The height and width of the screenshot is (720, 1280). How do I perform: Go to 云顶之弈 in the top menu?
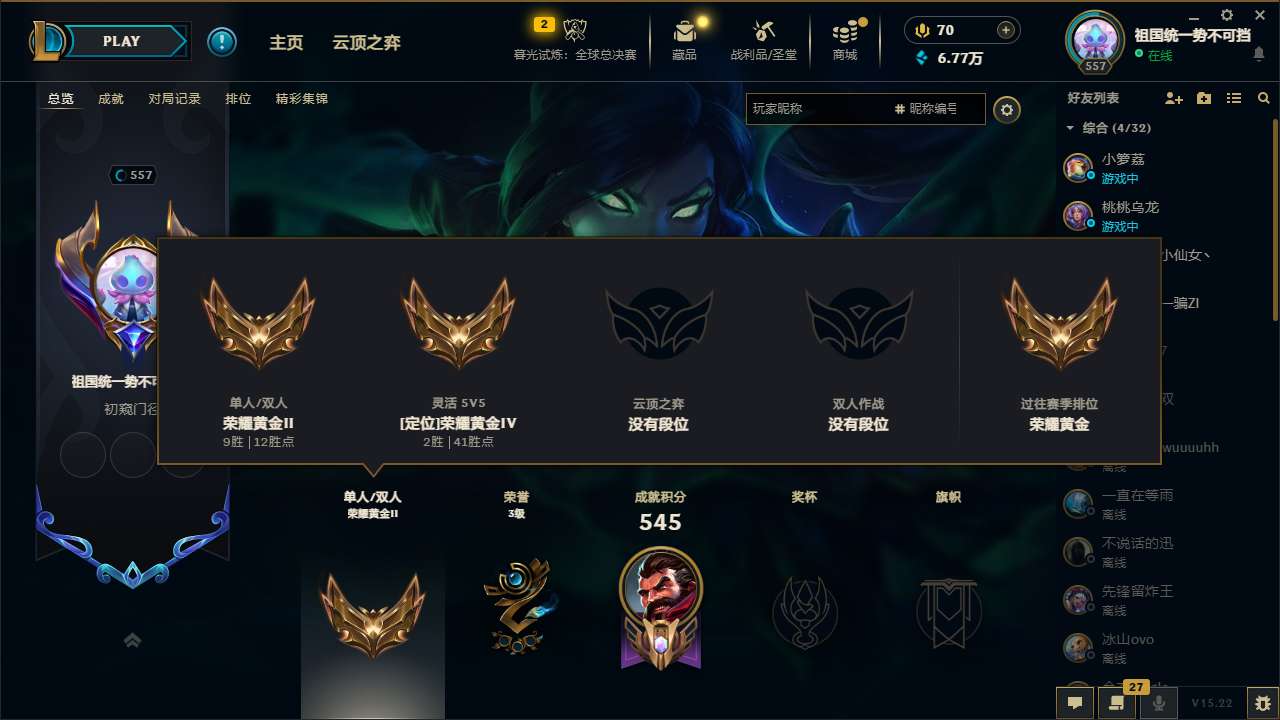click(364, 42)
